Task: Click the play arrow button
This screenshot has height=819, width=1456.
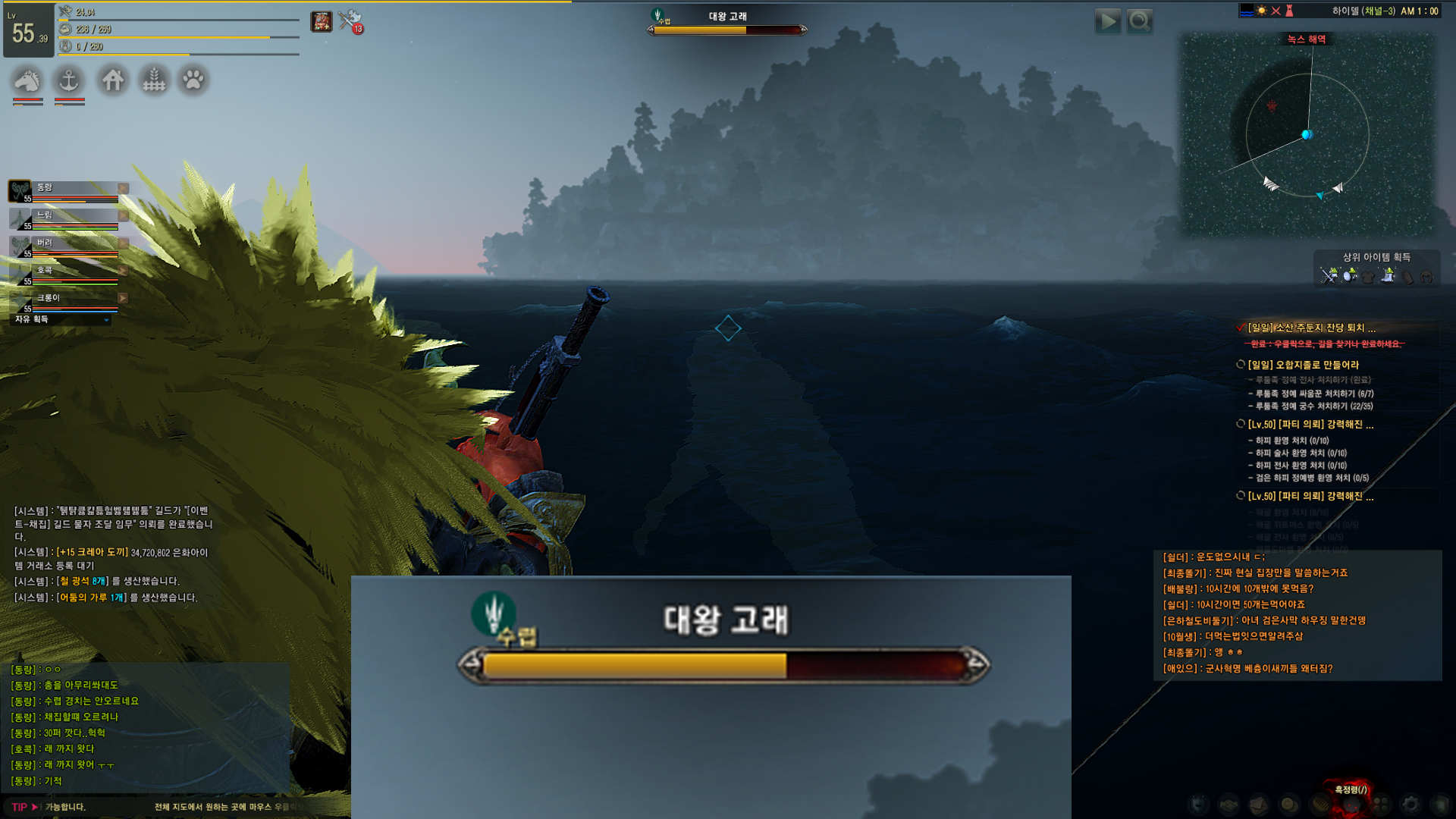Action: pos(1108,21)
